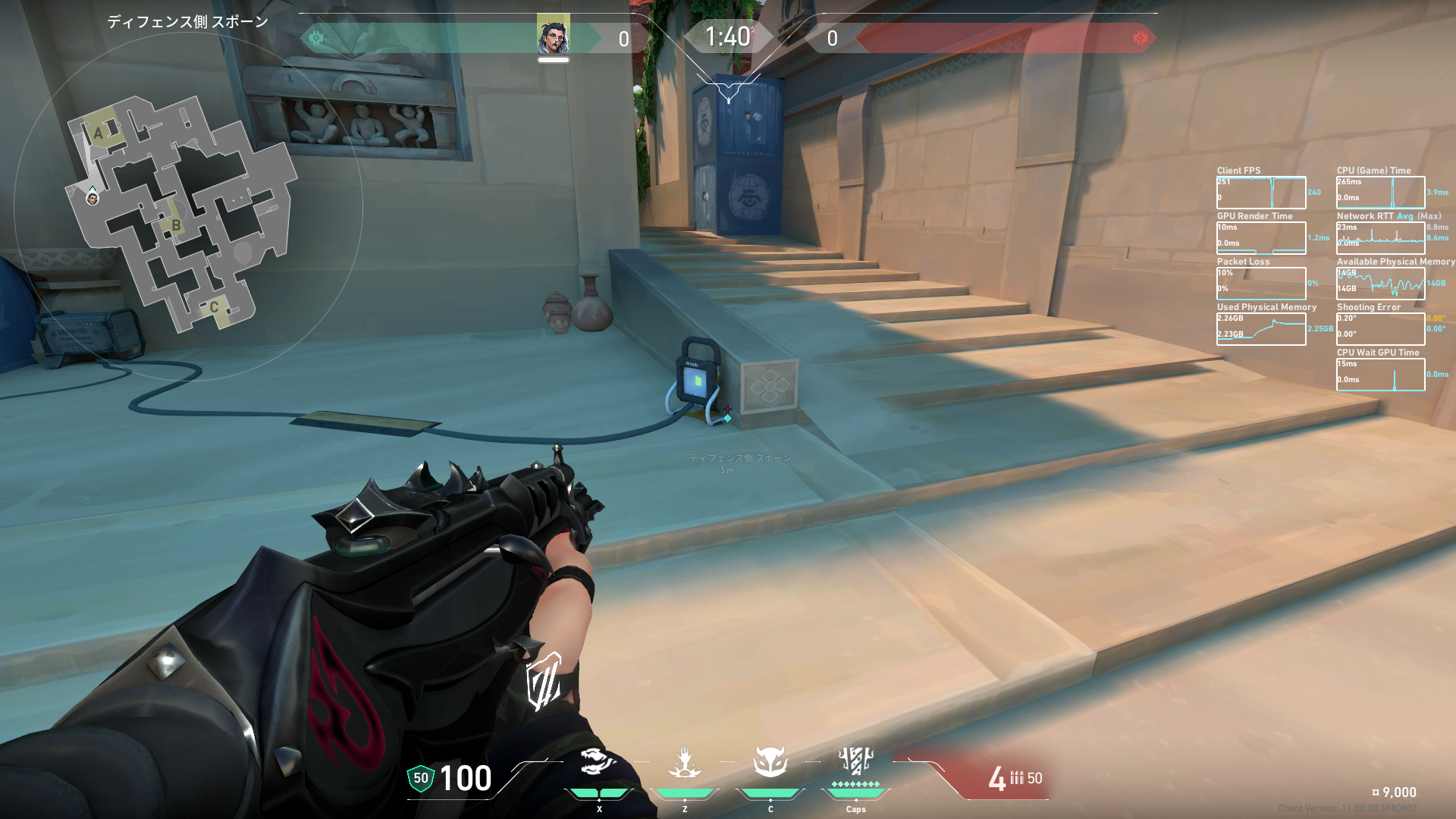The width and height of the screenshot is (1456, 819).
Task: Select the player agent portrait in top bar
Action: coord(553,36)
